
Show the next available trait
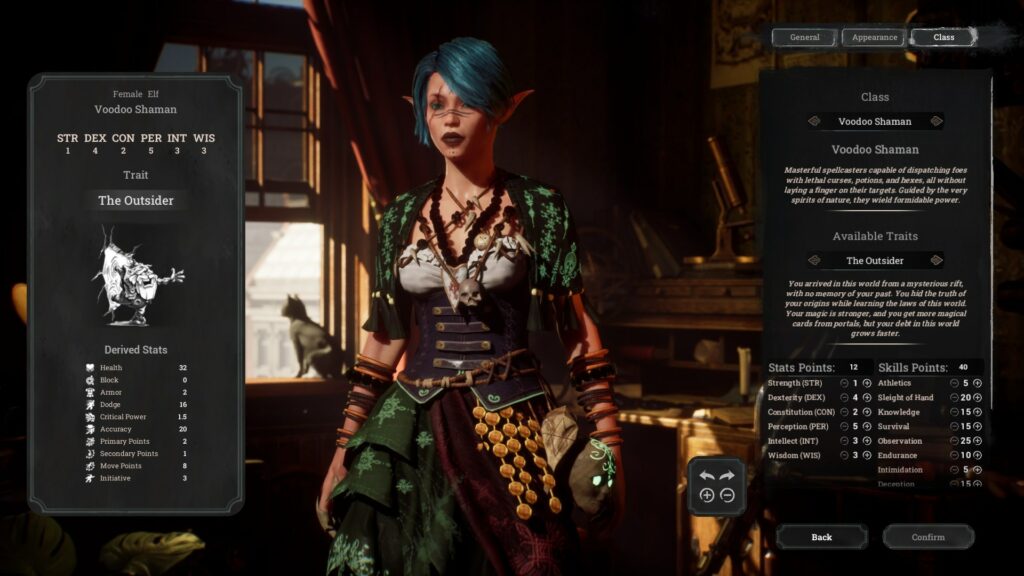coord(936,261)
